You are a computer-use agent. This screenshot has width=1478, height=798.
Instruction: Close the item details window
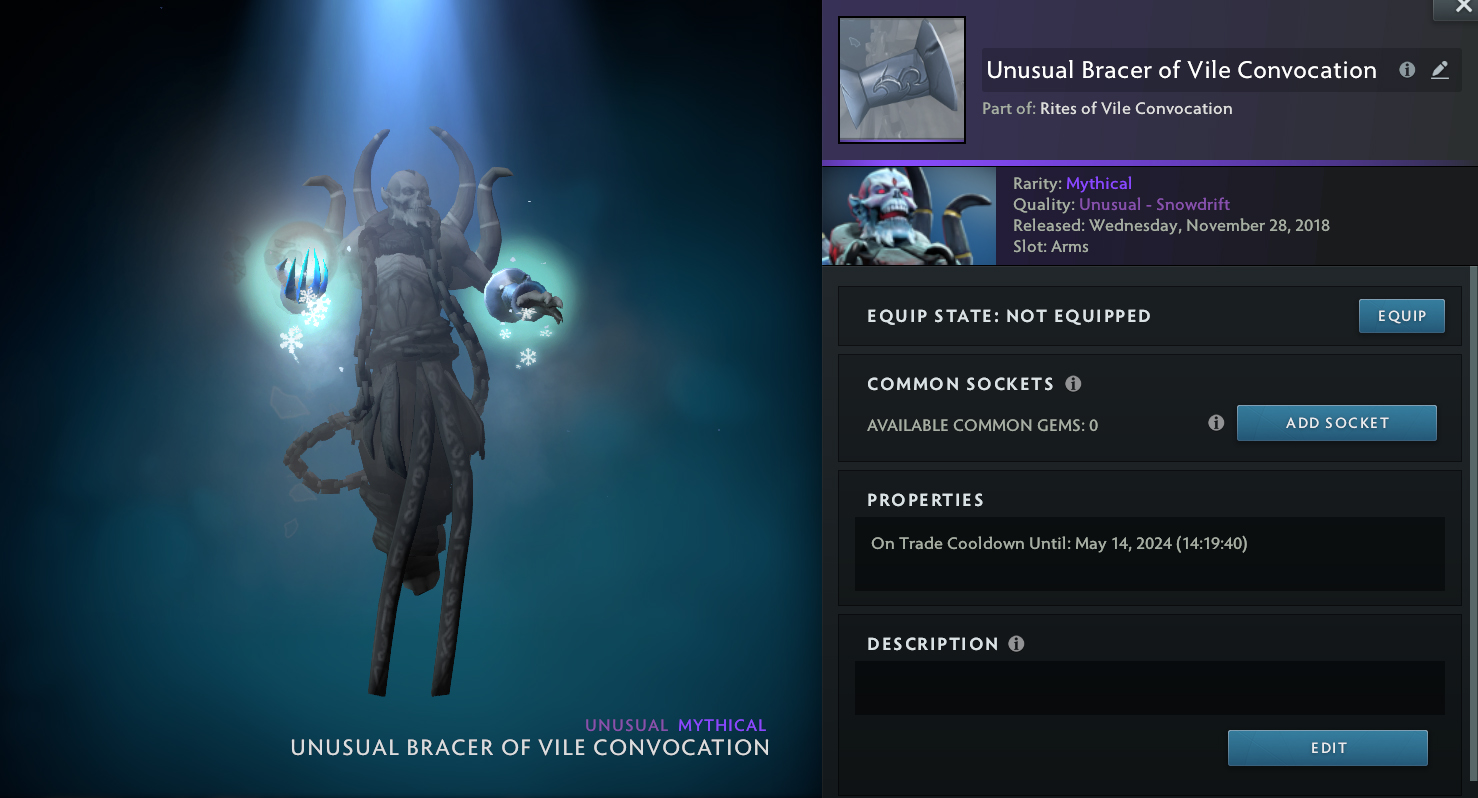[x=1463, y=8]
